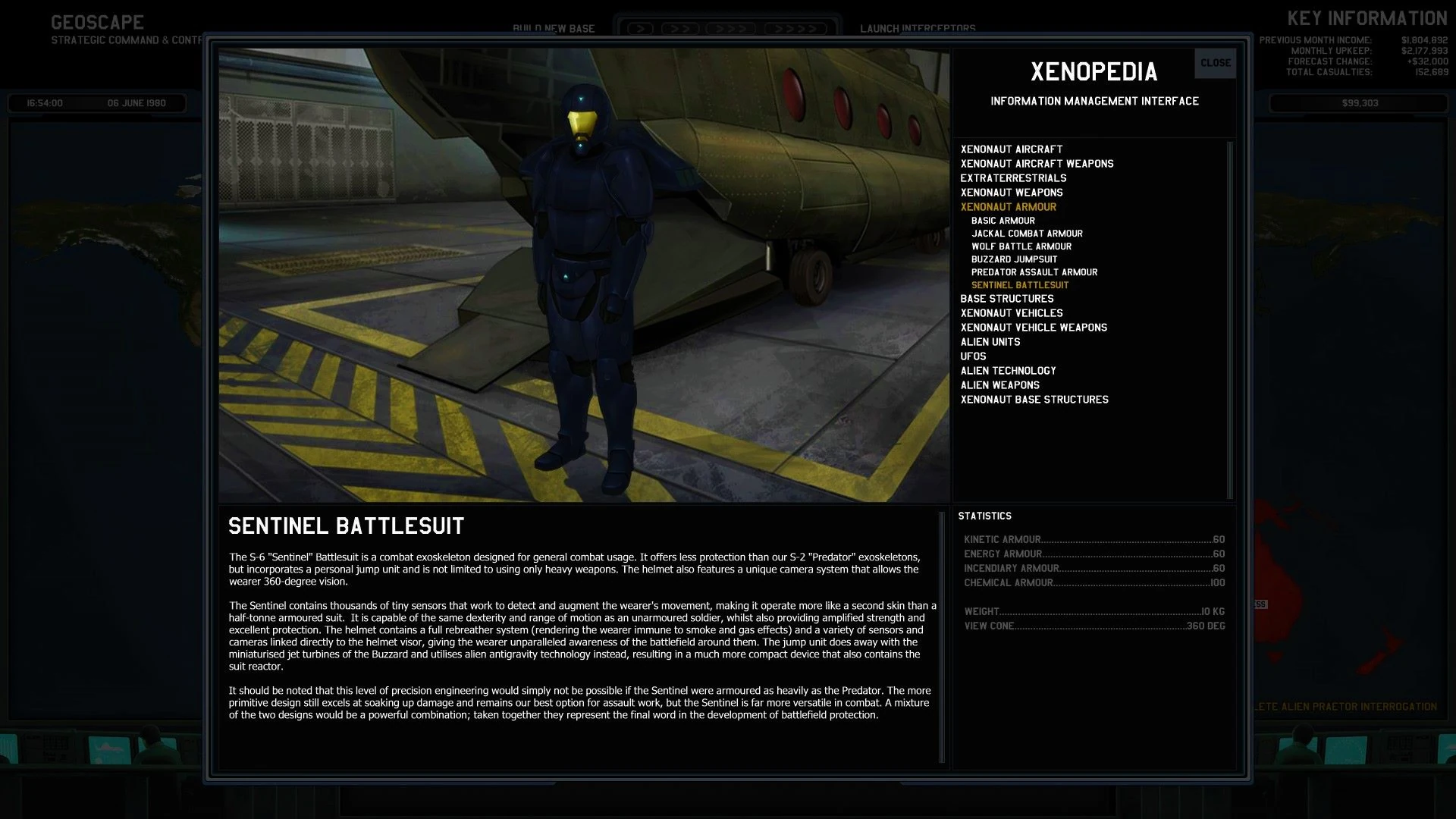This screenshot has width=1456, height=819.
Task: Collapse the Xenonaut Armour category
Action: (x=1009, y=206)
